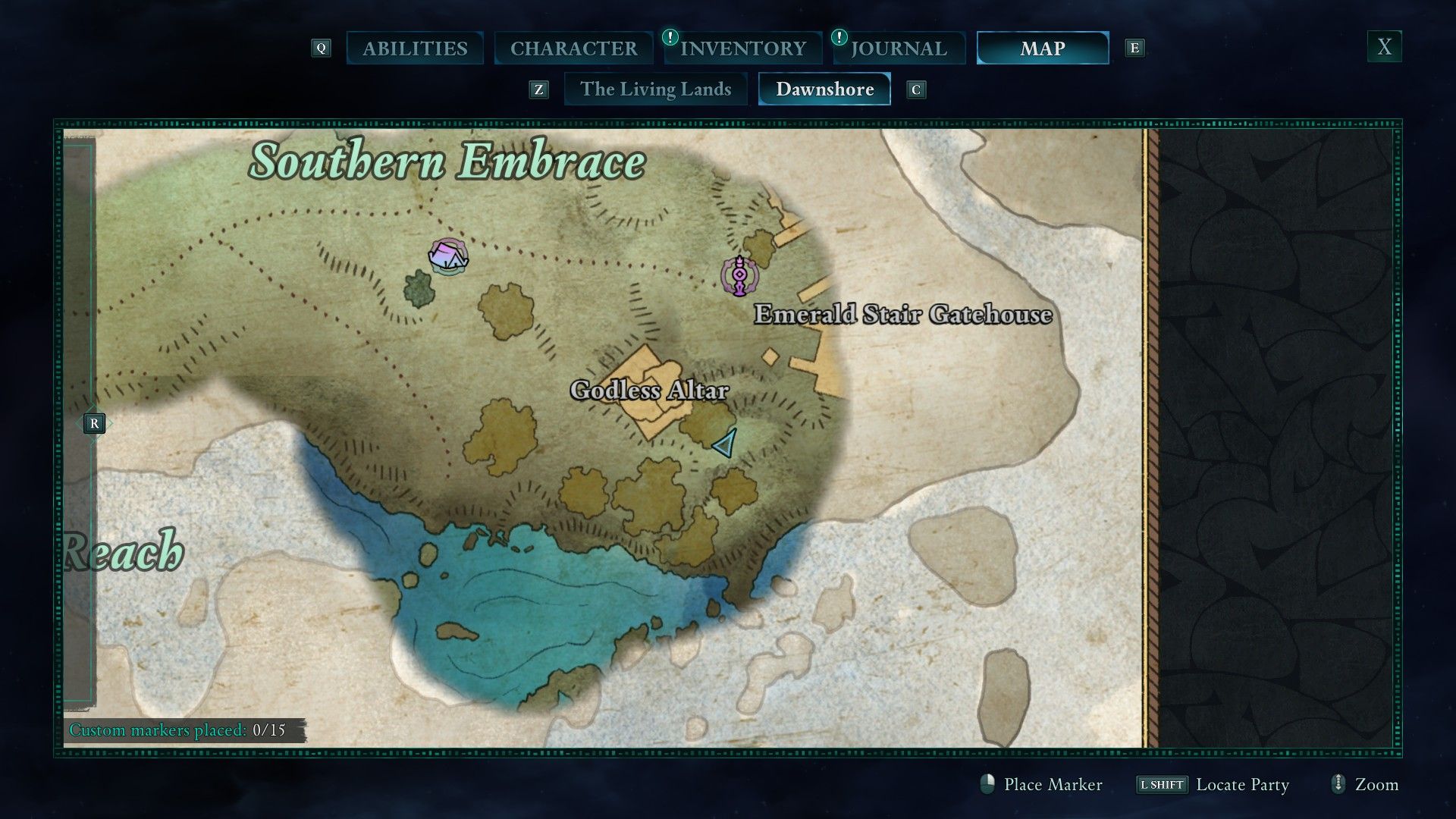Switch to the CHARACTER tab

(x=574, y=48)
